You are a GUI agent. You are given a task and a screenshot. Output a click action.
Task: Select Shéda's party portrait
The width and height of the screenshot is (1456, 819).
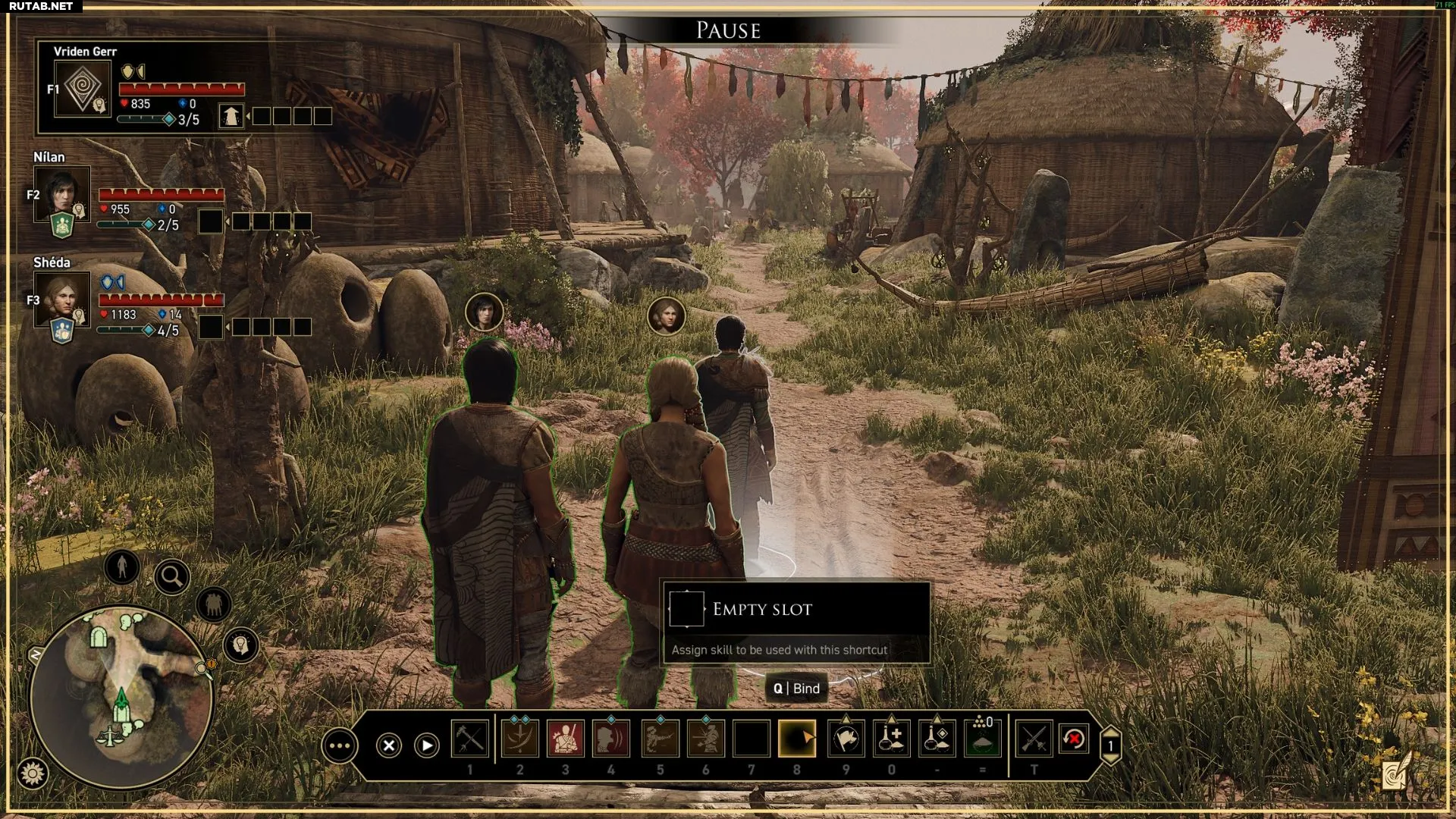coord(61,298)
